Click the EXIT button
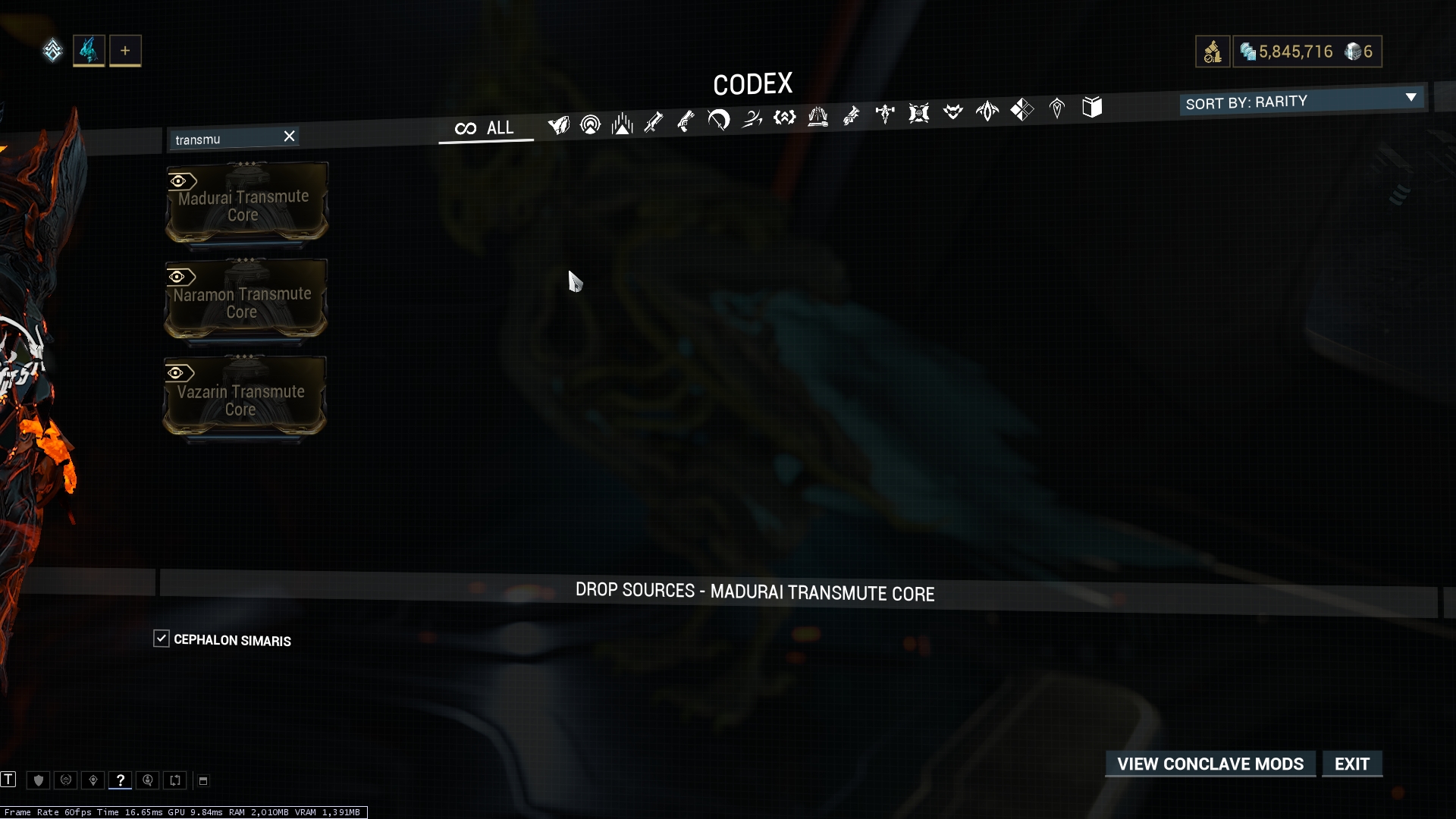This screenshot has height=819, width=1456. (x=1352, y=764)
